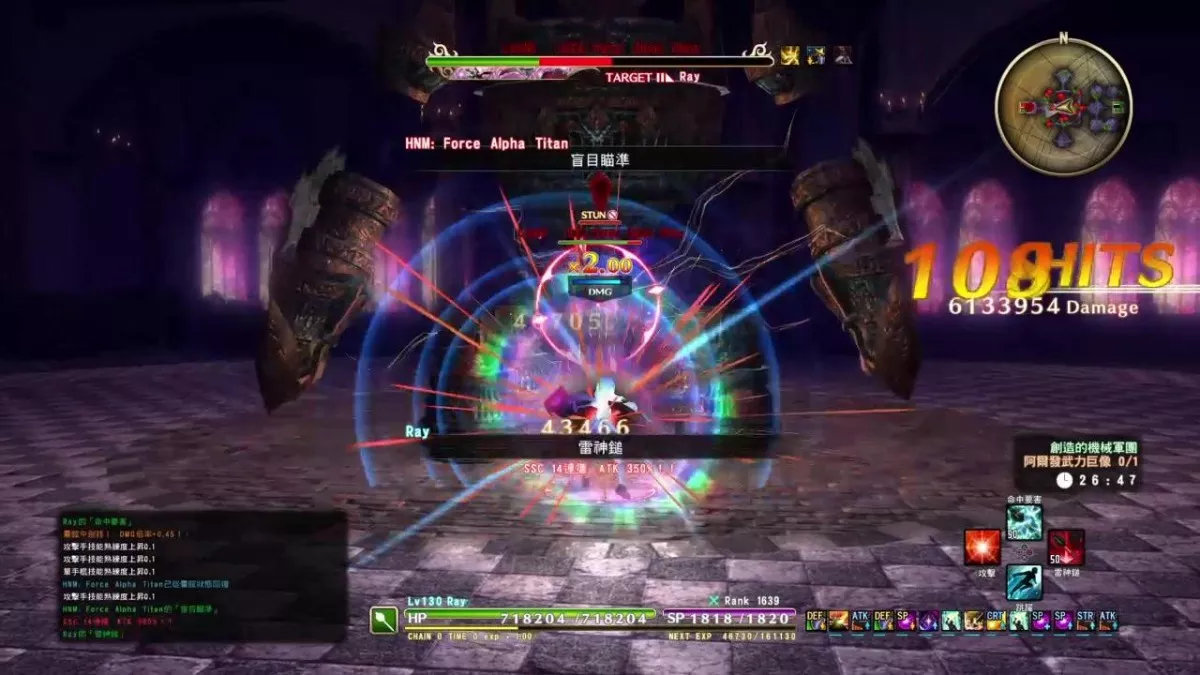Inspect the STR buff icon
1200x675 pixels.
point(1085,621)
